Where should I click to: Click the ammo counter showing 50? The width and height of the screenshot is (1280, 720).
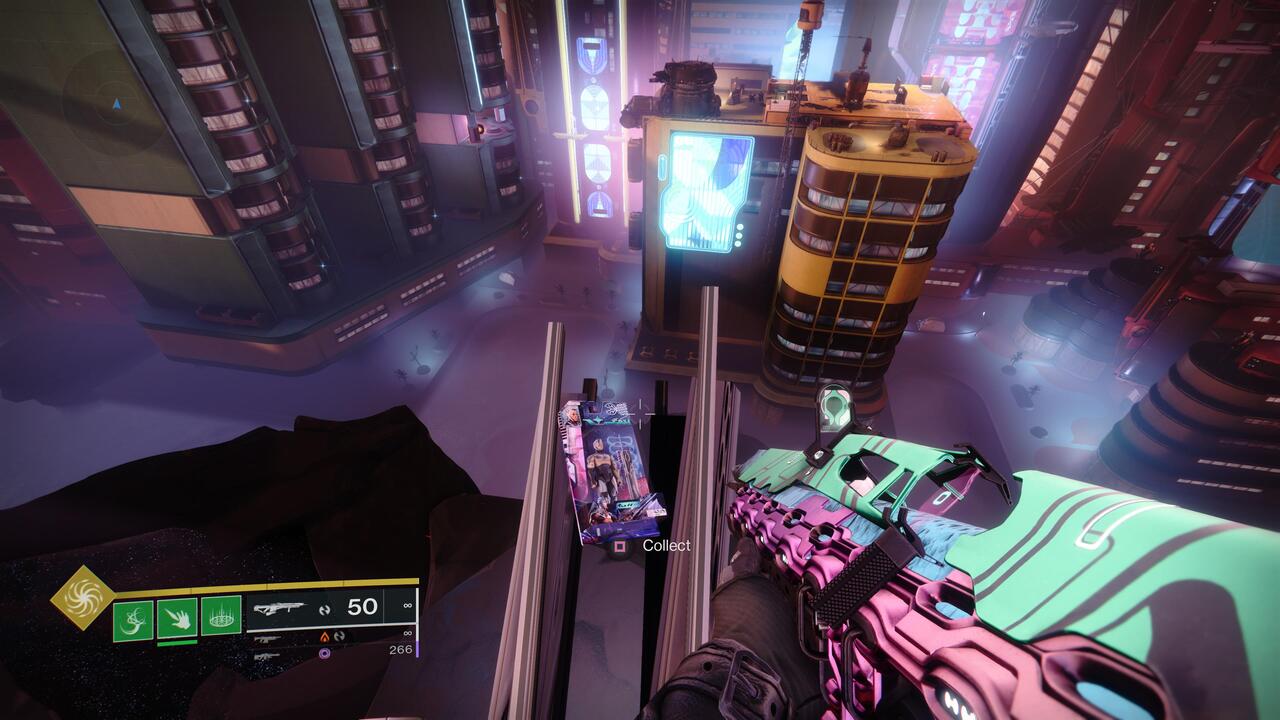(360, 605)
